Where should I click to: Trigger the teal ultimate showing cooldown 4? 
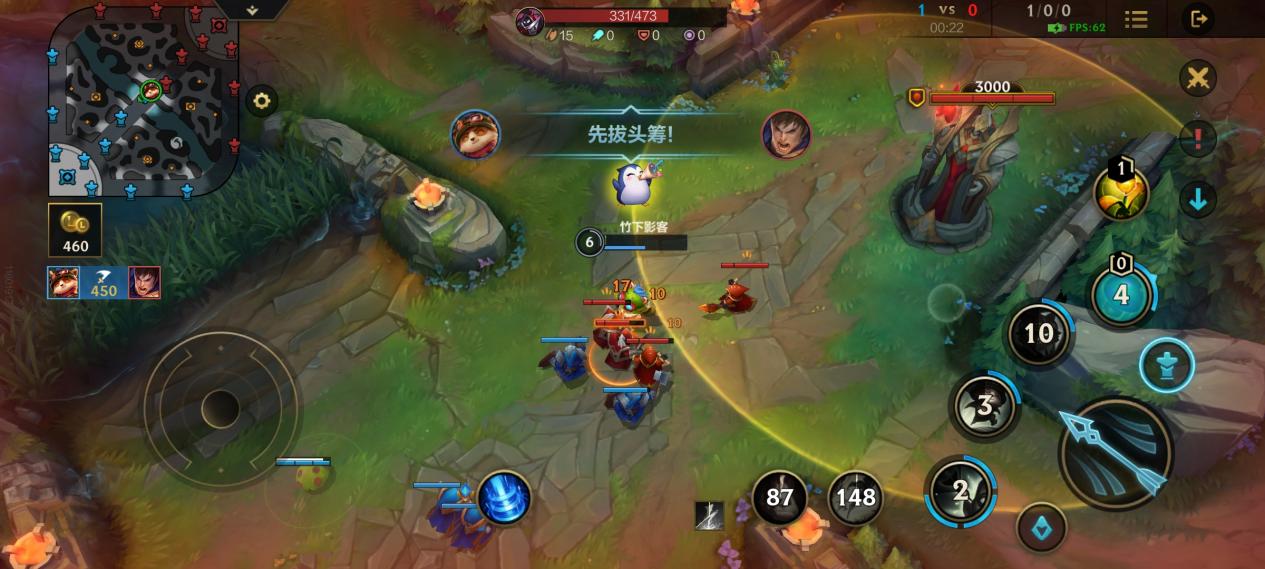pyautogui.click(x=1121, y=295)
